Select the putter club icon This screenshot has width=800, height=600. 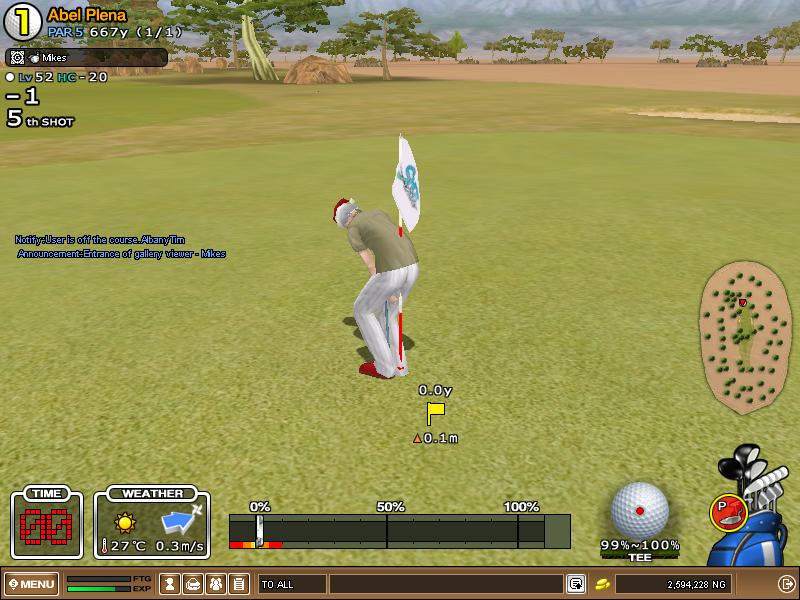727,511
